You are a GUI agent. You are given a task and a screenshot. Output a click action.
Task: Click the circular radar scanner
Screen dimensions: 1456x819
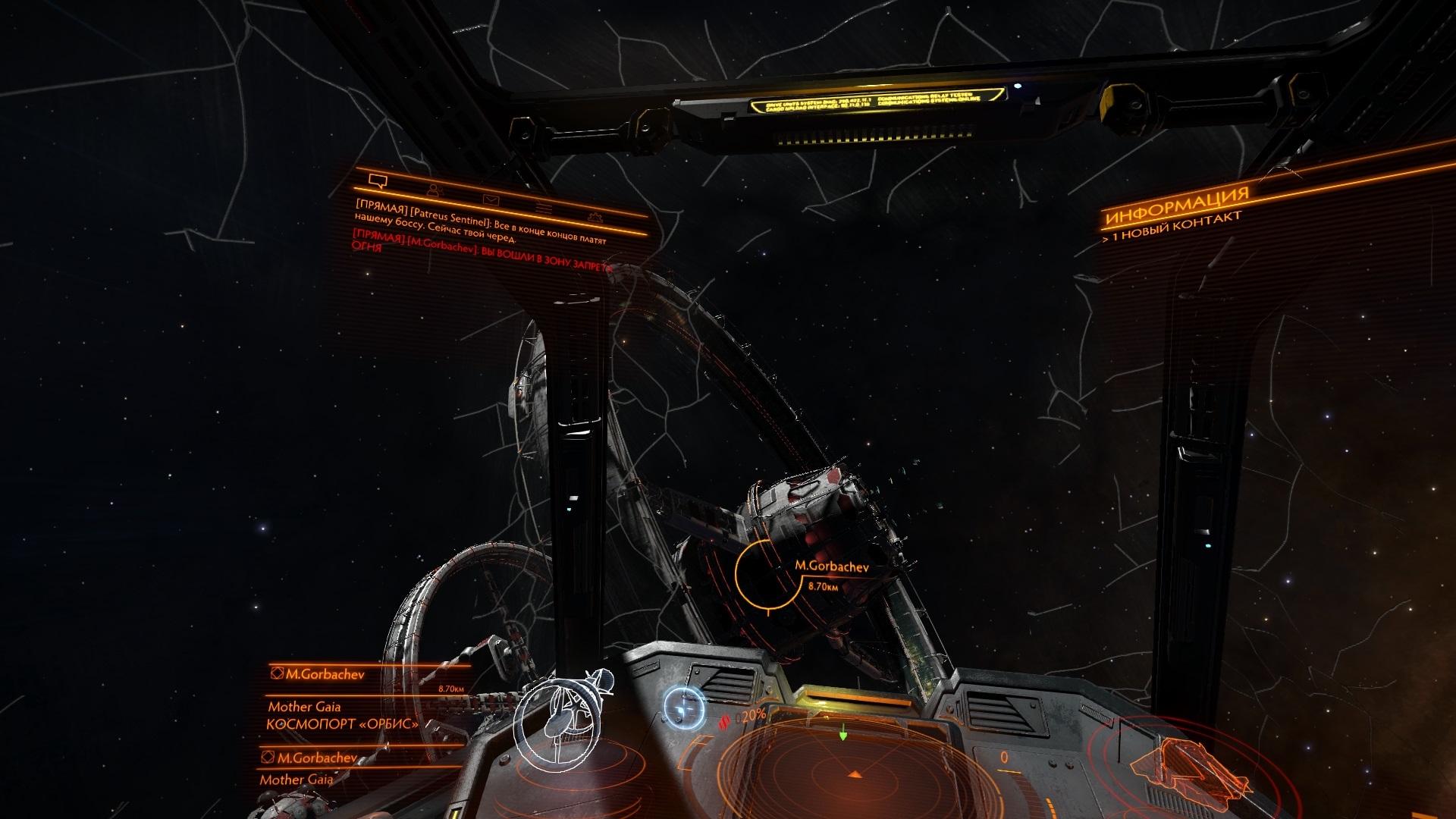[853, 773]
